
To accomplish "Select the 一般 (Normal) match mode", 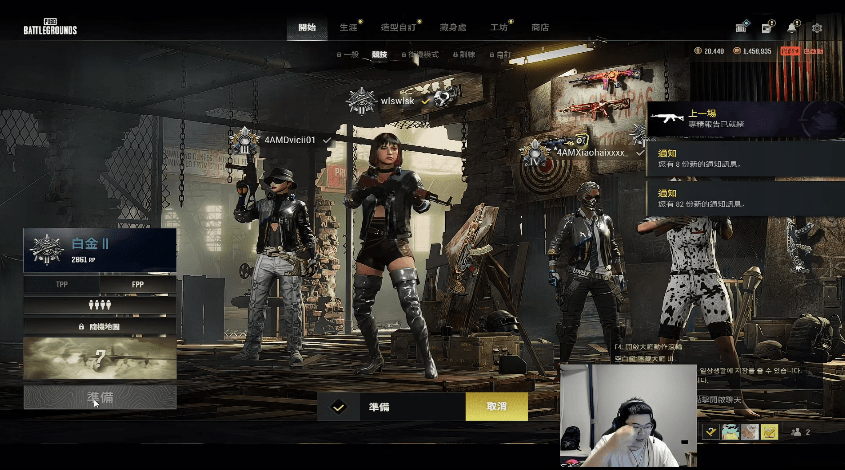I will pos(348,55).
